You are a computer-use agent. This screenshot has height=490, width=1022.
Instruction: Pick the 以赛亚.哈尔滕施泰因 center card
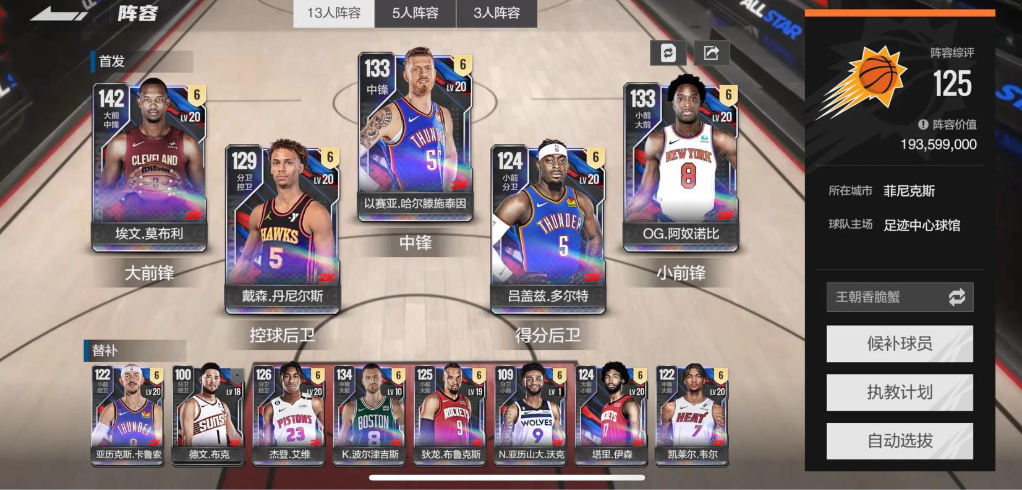(x=415, y=135)
